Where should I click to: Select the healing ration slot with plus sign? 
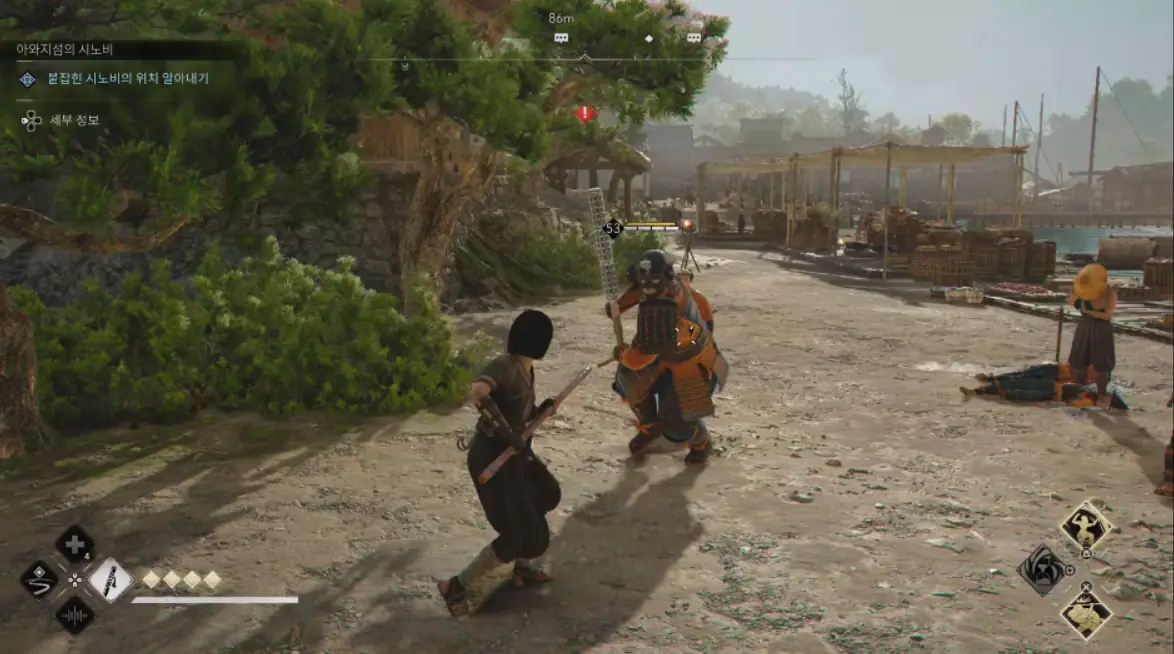tap(74, 545)
